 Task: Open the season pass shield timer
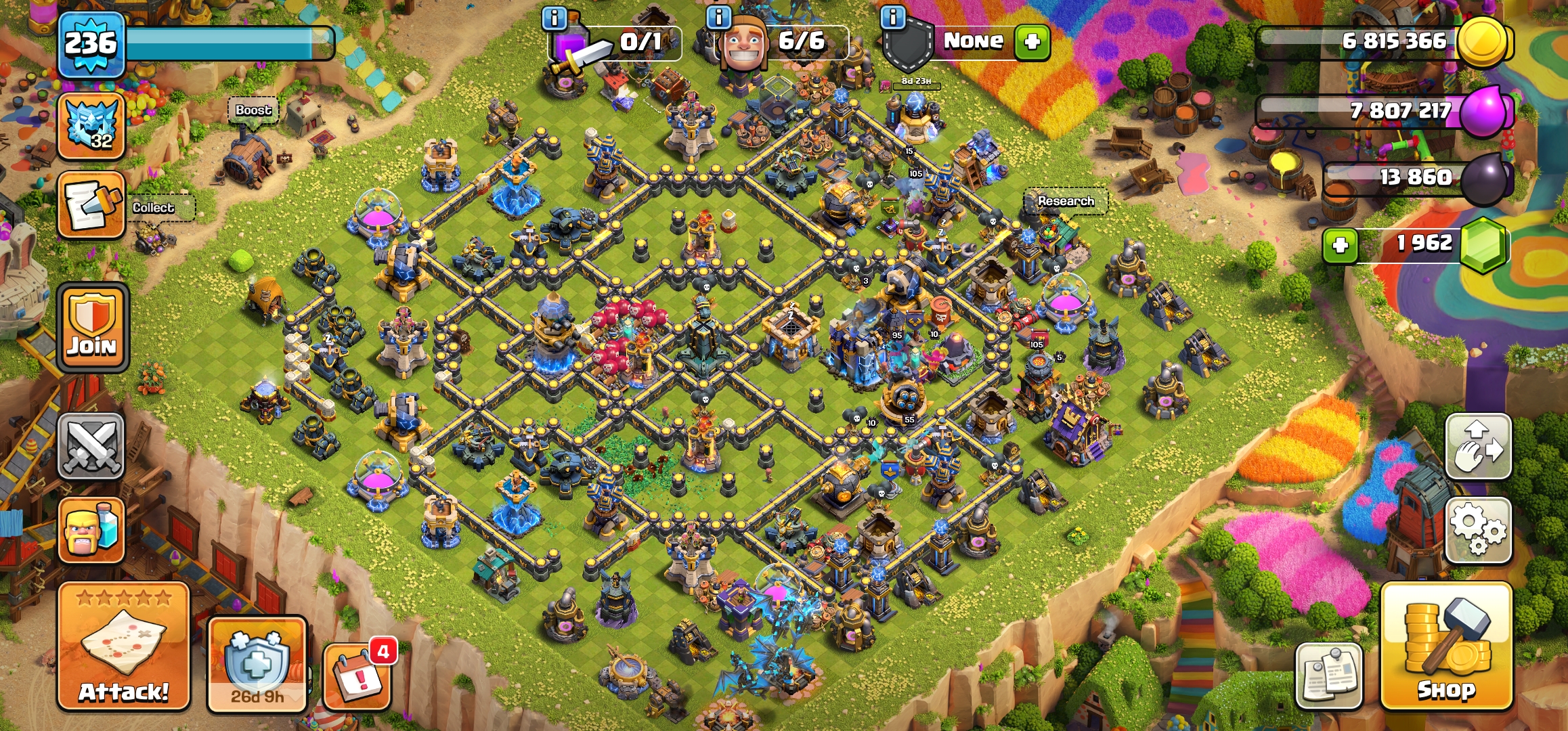tap(257, 664)
